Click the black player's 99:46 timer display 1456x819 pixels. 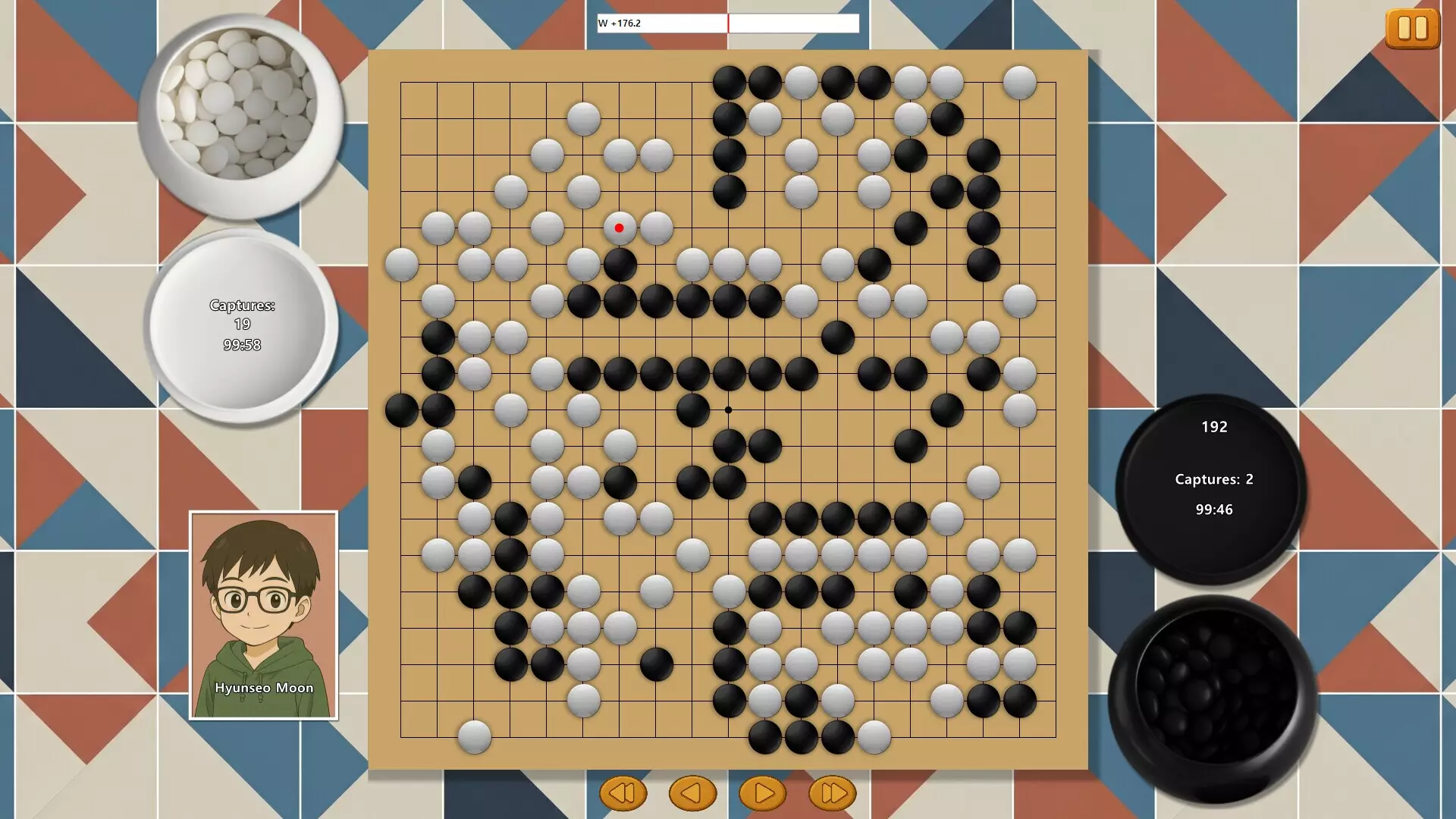[x=1214, y=510]
